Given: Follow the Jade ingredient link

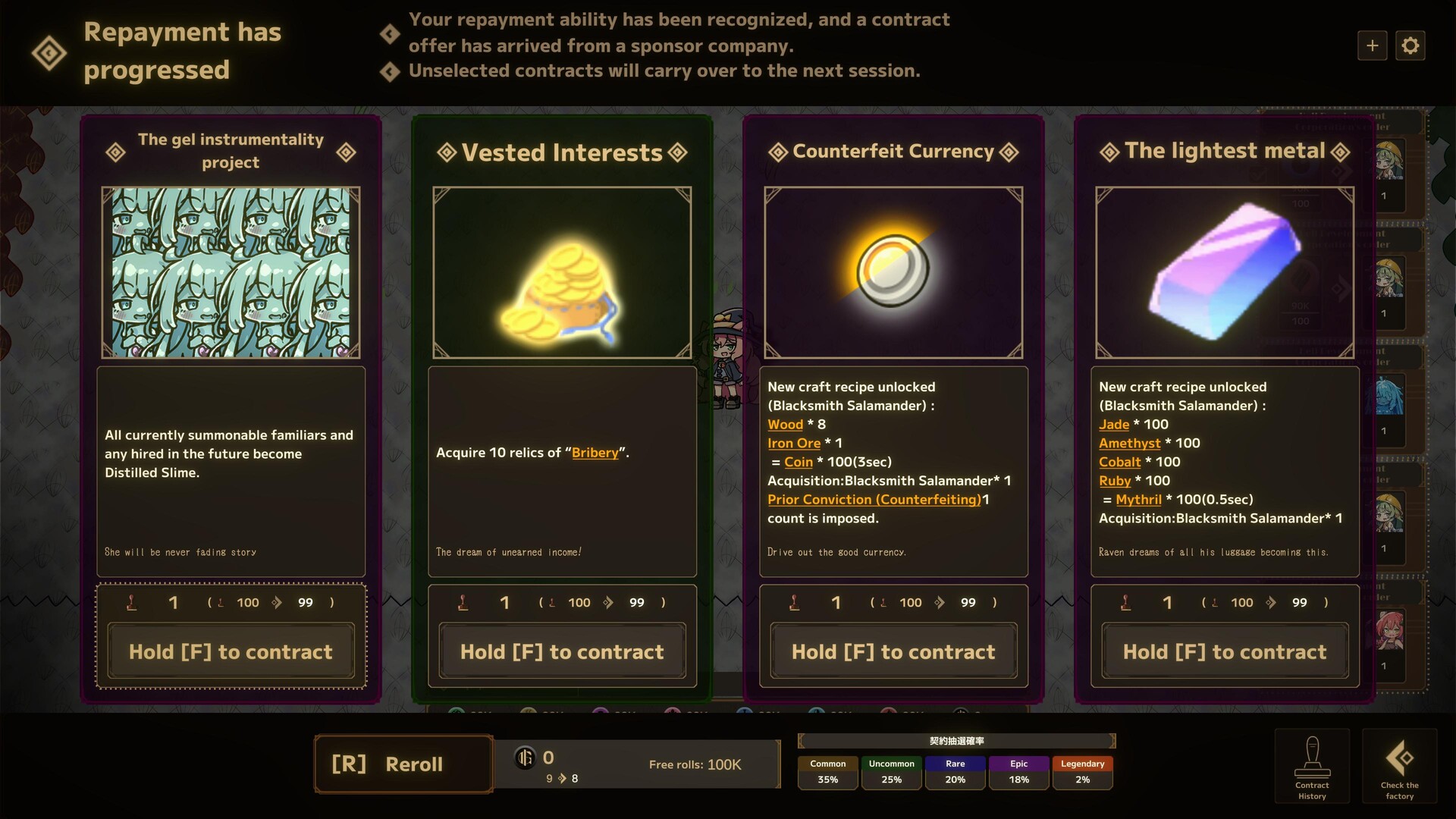Looking at the screenshot, I should coord(1115,424).
